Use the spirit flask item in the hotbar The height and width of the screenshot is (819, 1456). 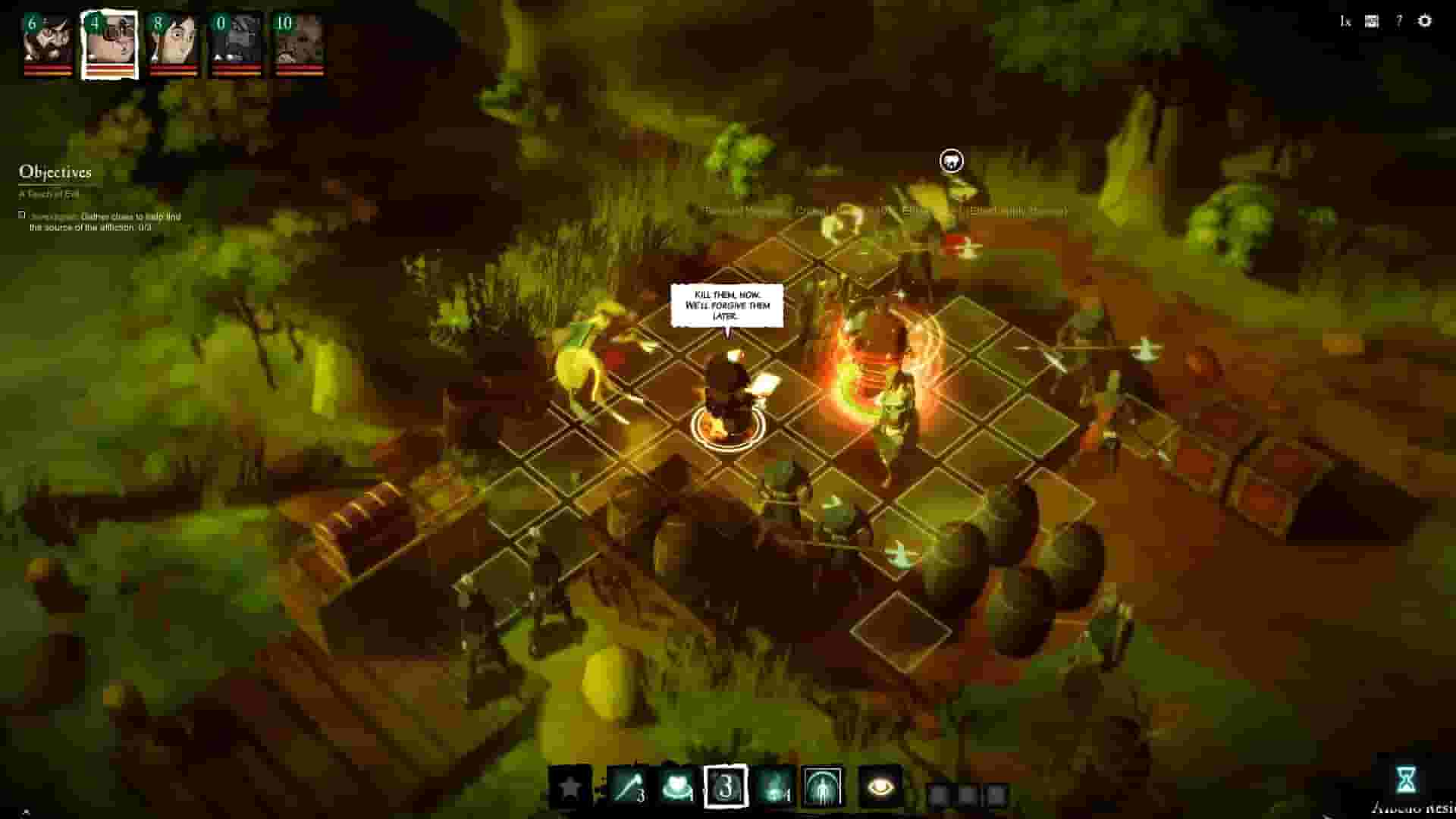[772, 786]
